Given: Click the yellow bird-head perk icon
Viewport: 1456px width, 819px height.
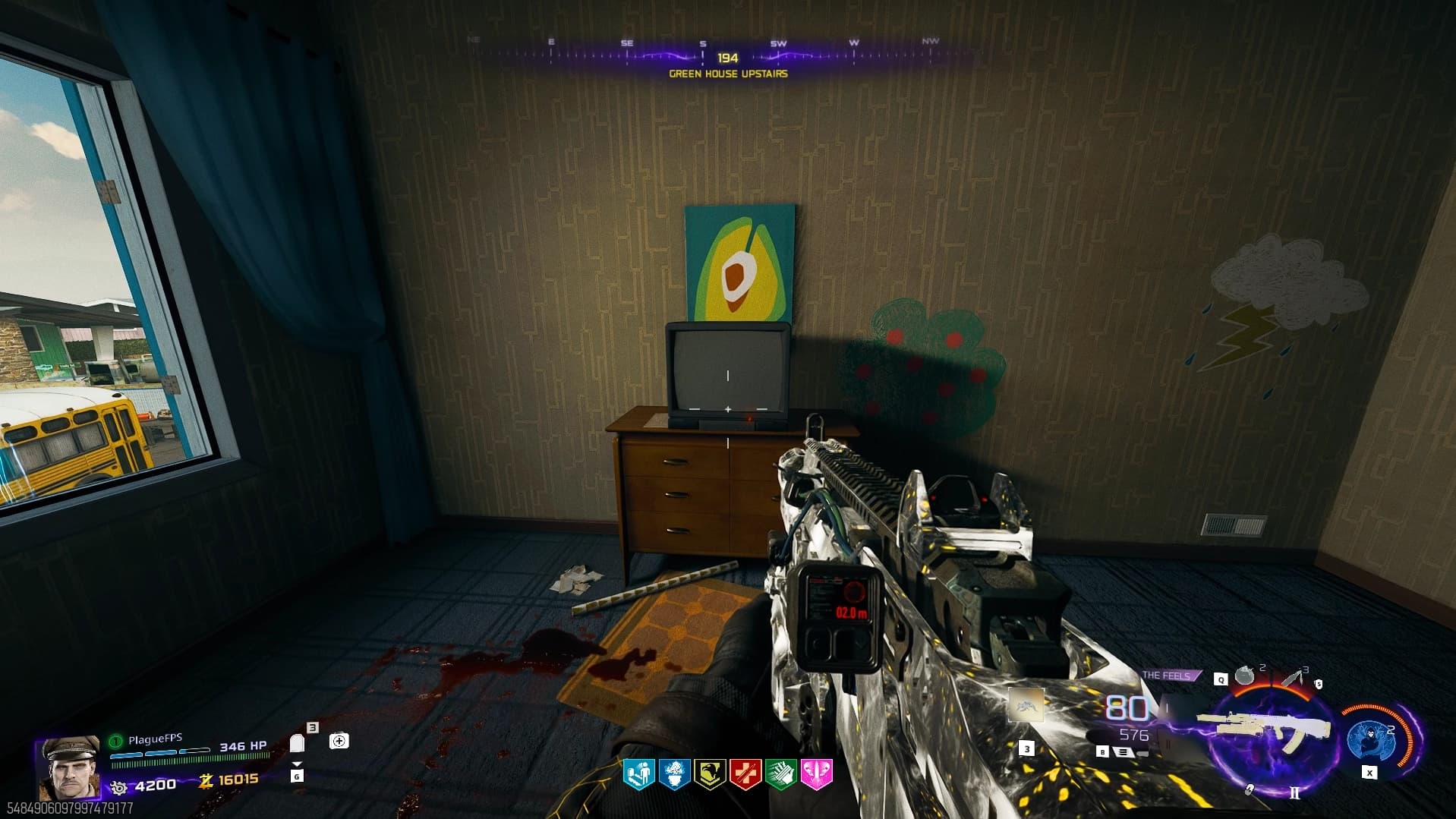Looking at the screenshot, I should (x=710, y=773).
